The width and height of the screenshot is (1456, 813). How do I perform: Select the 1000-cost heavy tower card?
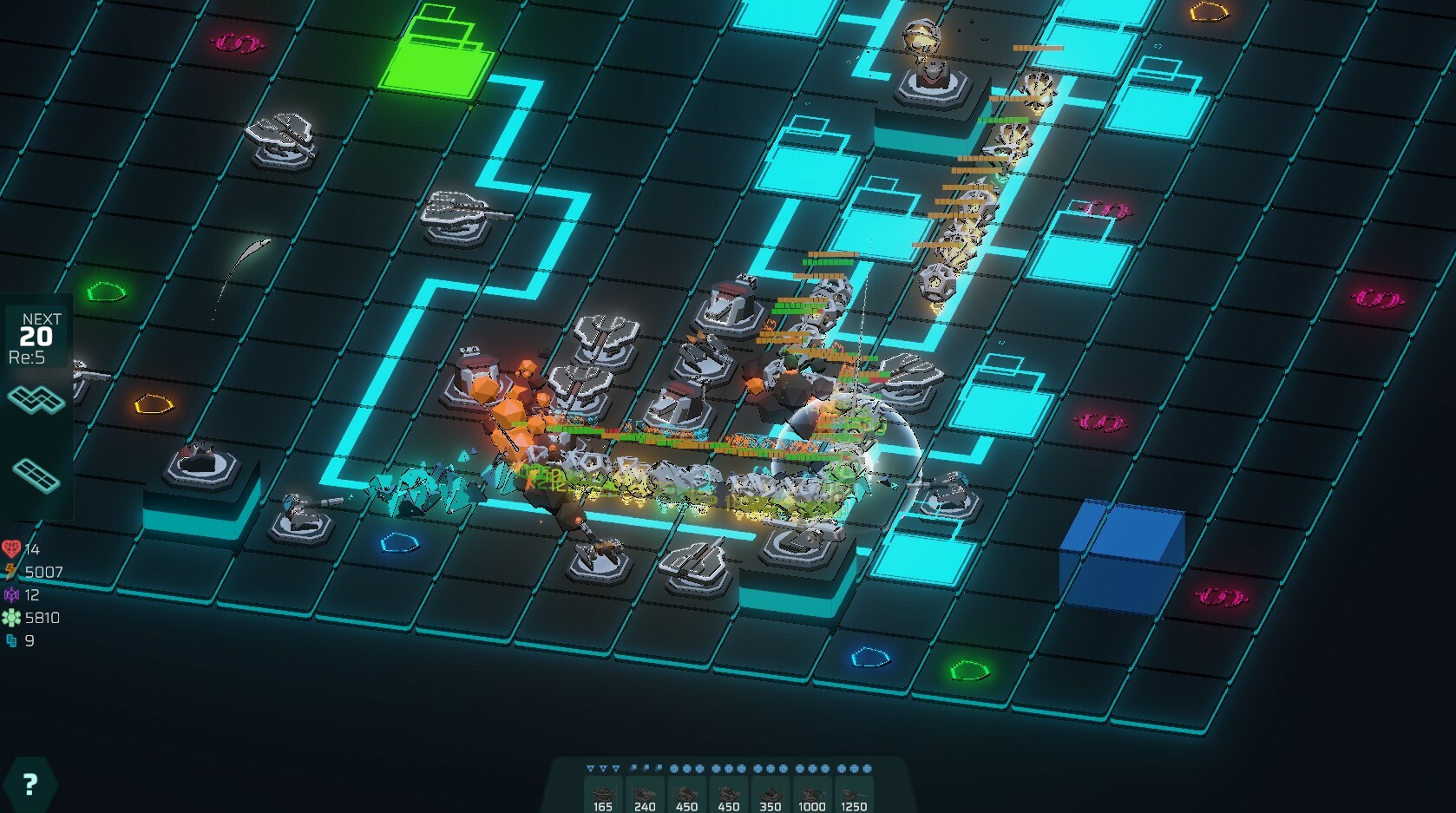point(811,794)
